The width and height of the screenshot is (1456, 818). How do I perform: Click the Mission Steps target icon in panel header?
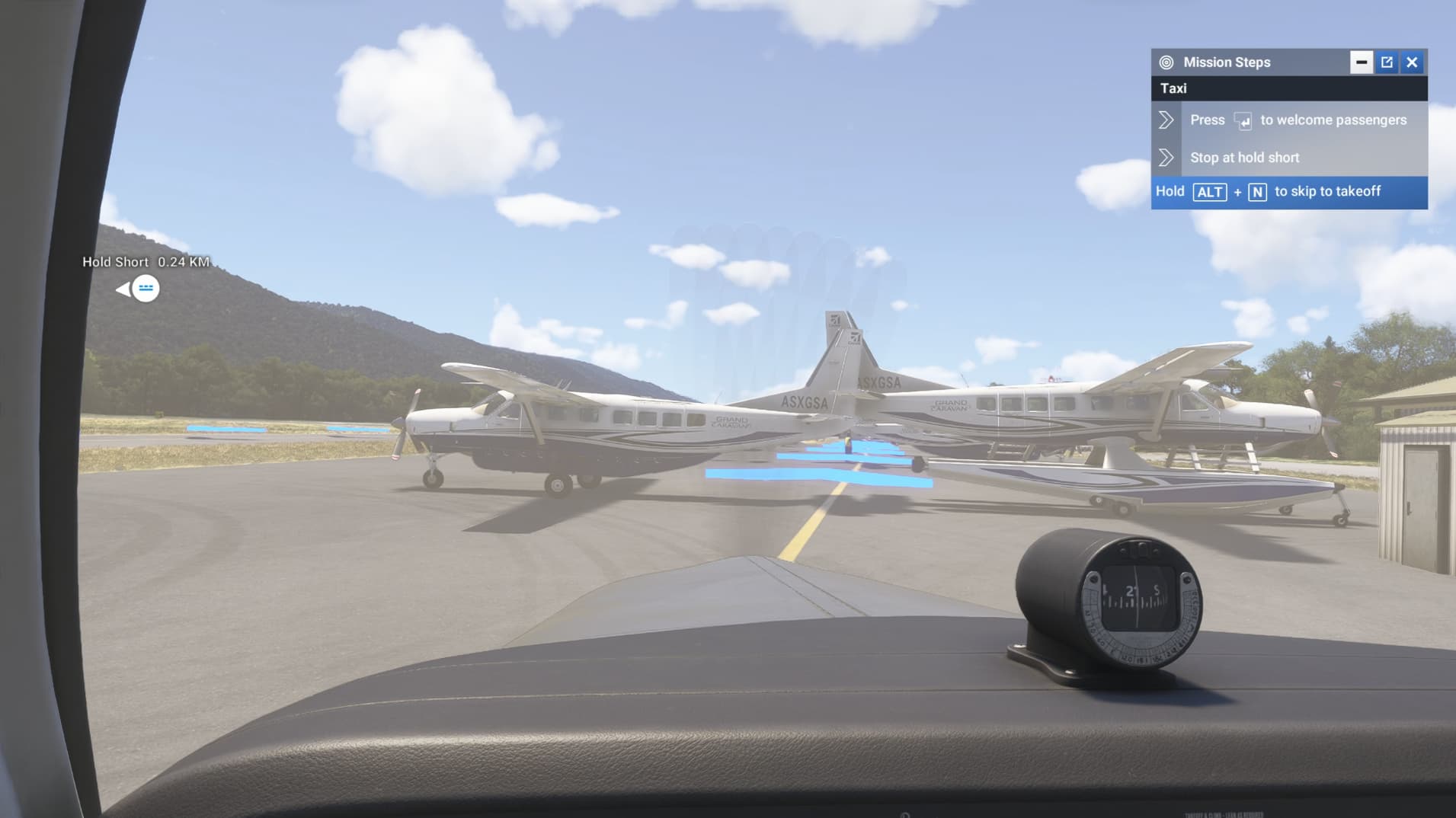[x=1166, y=62]
